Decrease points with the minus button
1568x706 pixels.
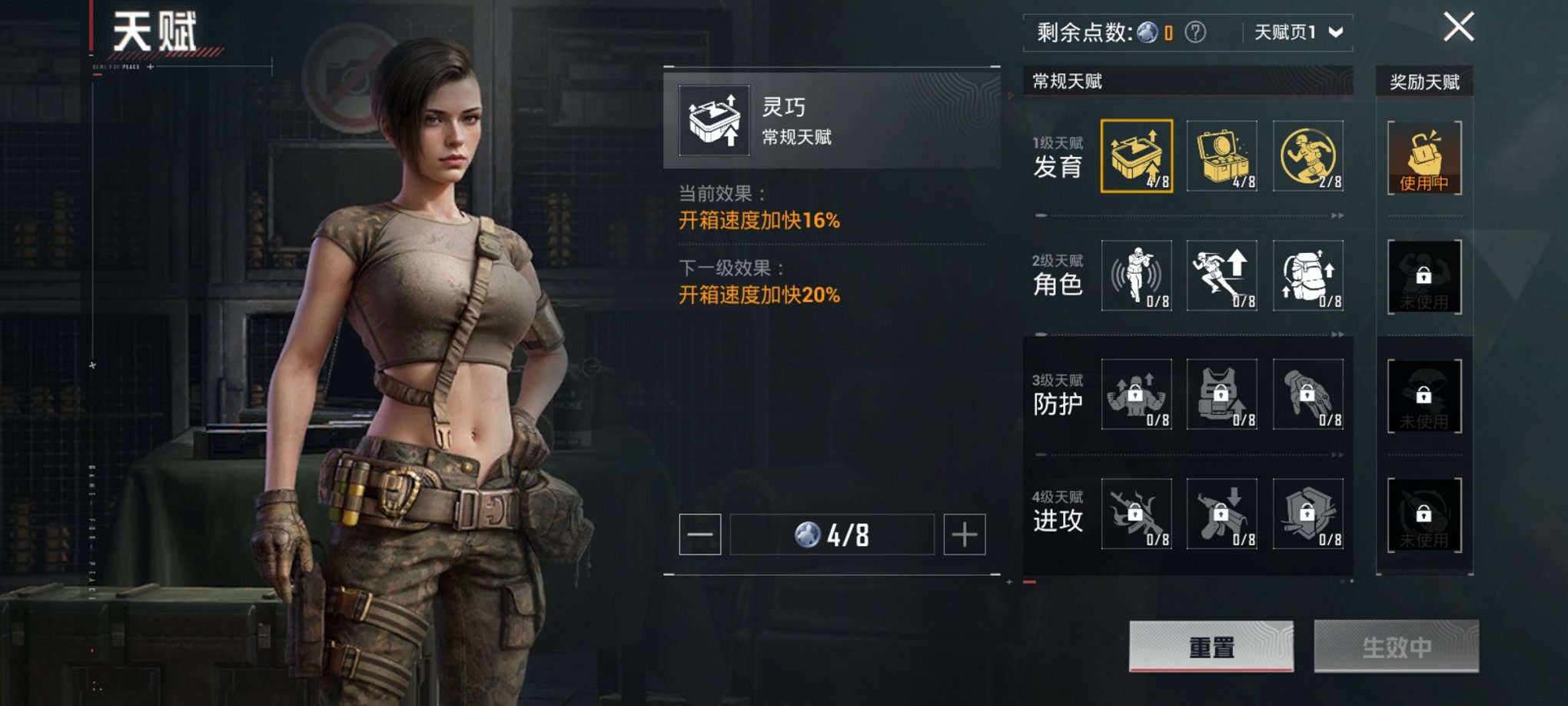click(699, 534)
